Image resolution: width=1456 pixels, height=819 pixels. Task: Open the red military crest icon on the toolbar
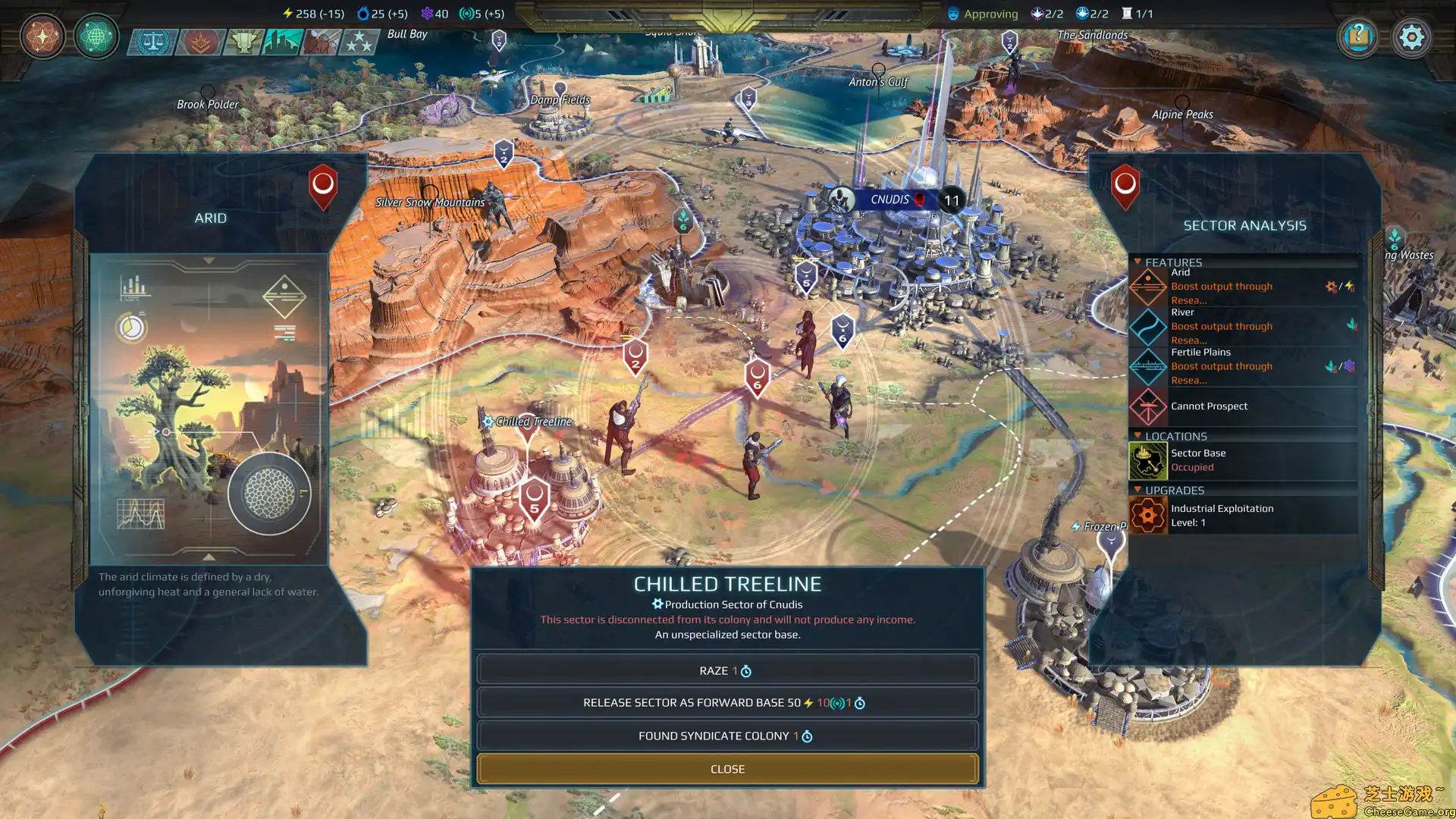point(199,42)
